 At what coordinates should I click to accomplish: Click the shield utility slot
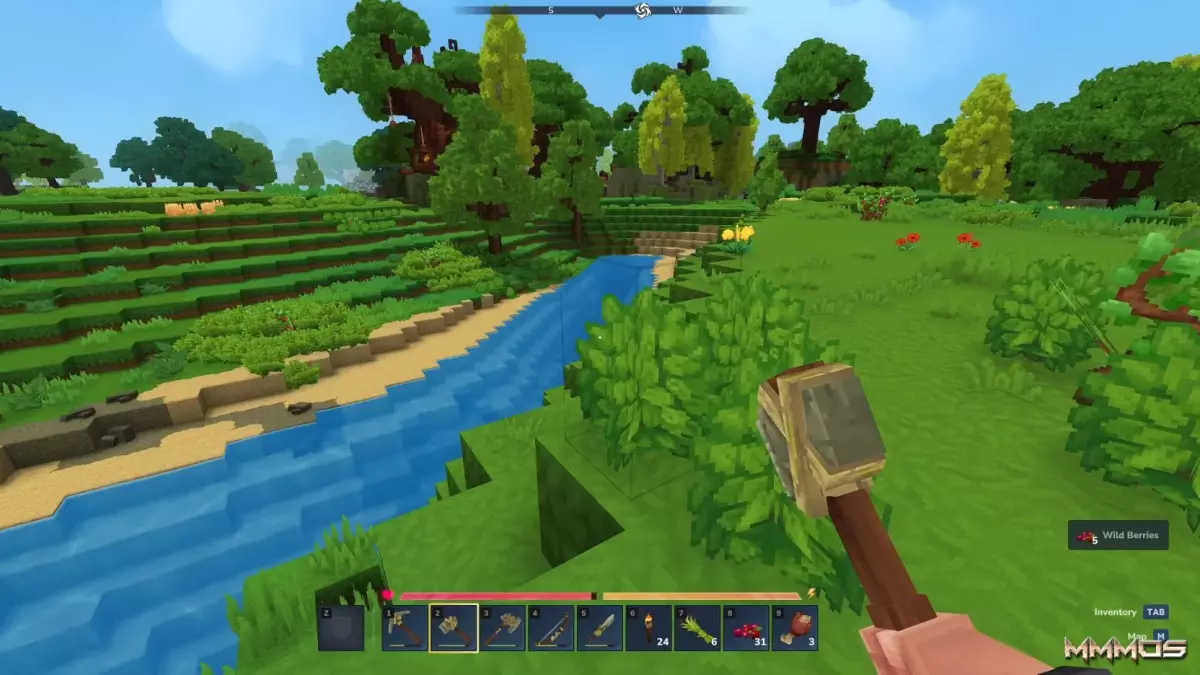[x=341, y=629]
